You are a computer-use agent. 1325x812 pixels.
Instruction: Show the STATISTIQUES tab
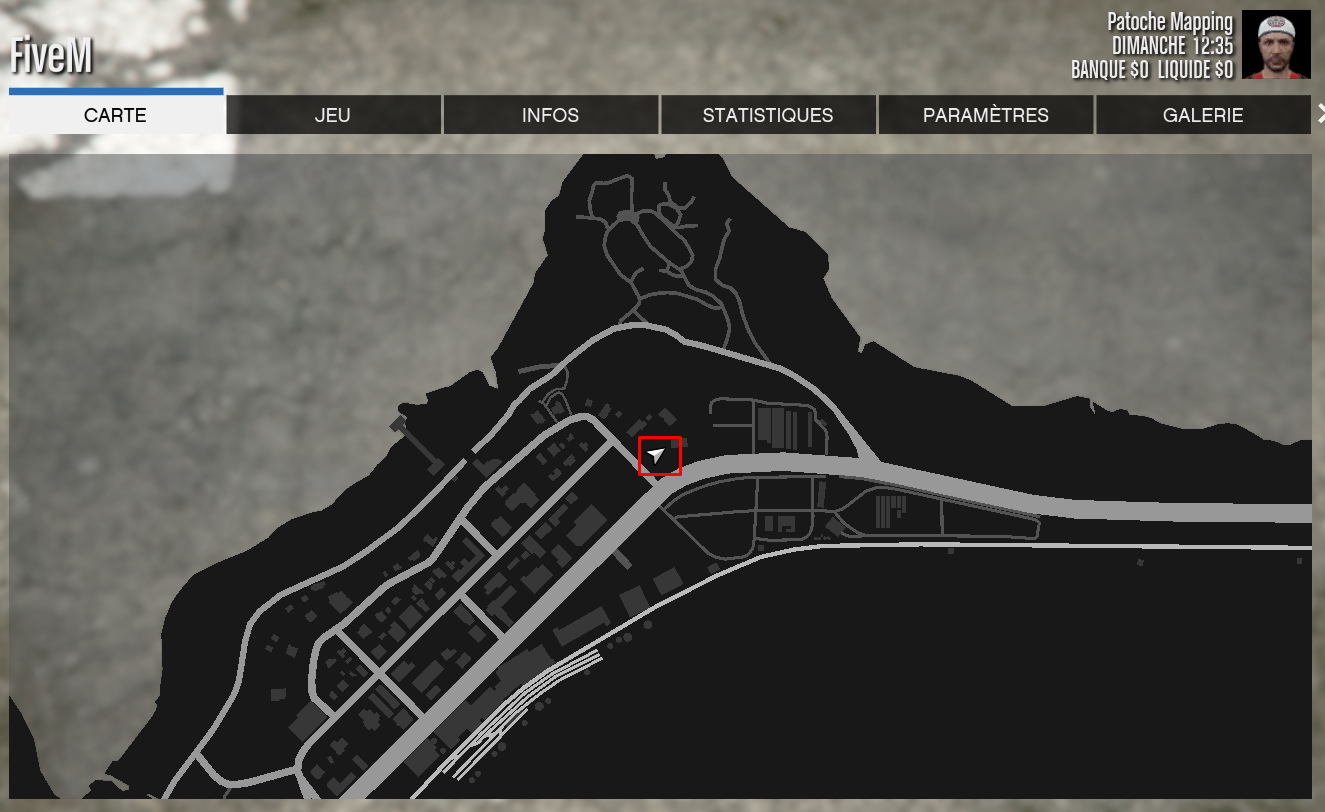[x=768, y=115]
